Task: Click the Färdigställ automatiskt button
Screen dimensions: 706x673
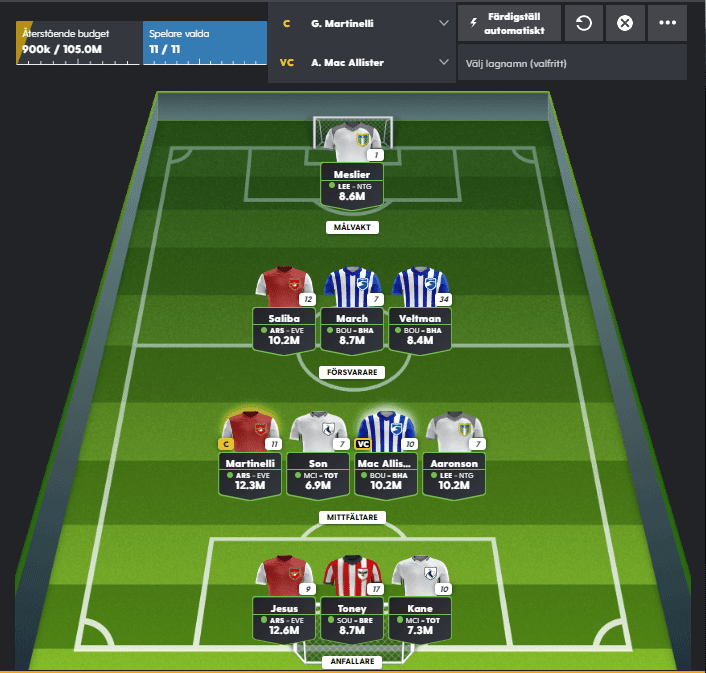Action: coord(509,22)
